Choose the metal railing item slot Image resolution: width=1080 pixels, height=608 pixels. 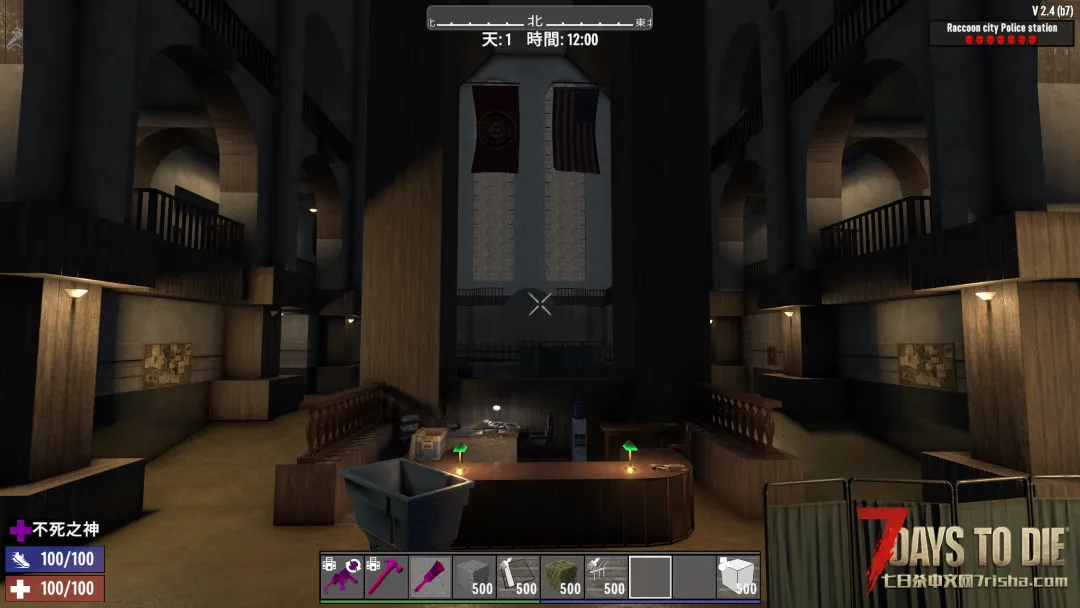pos(606,577)
